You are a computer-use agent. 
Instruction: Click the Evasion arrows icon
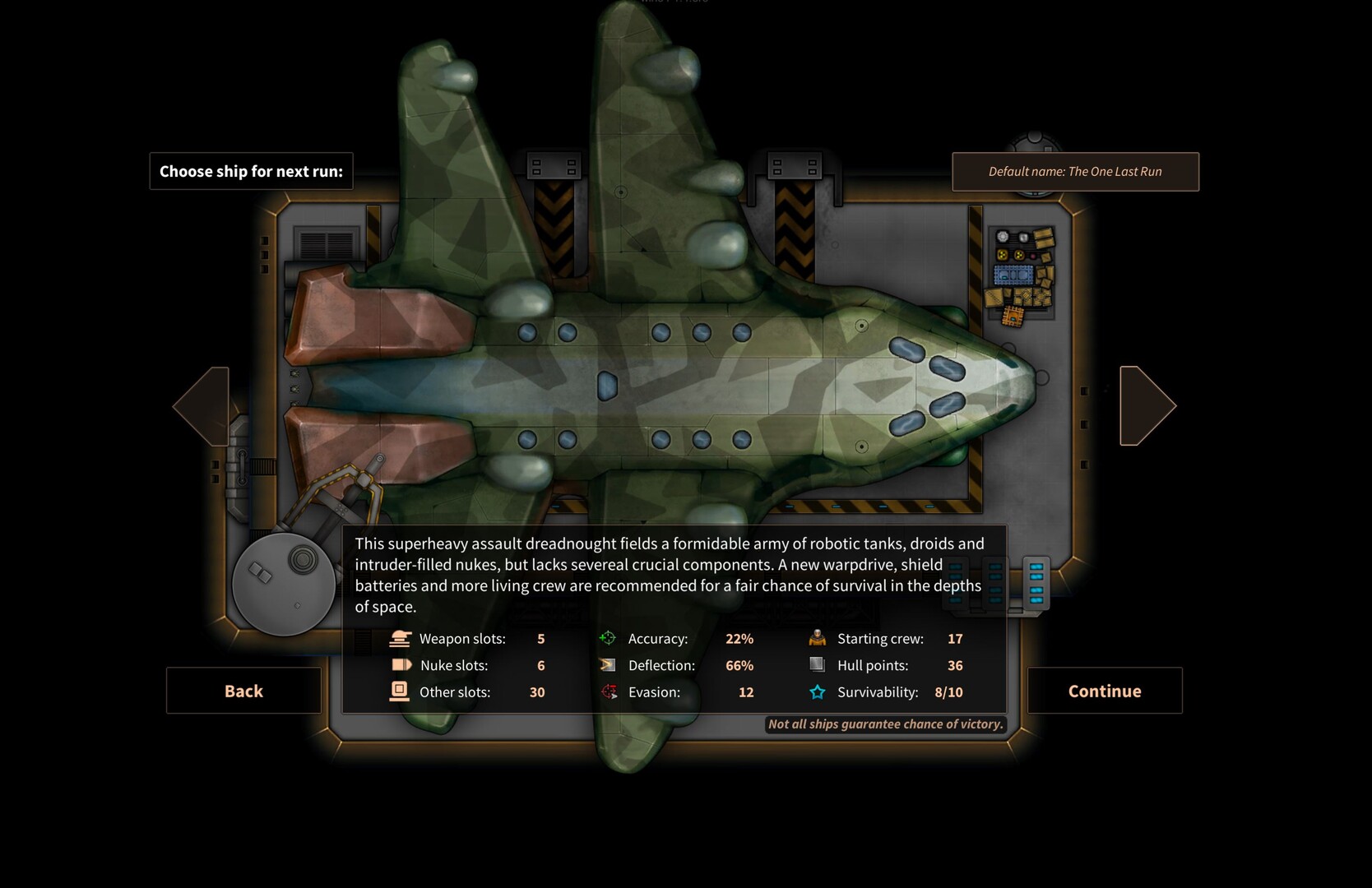(x=610, y=691)
